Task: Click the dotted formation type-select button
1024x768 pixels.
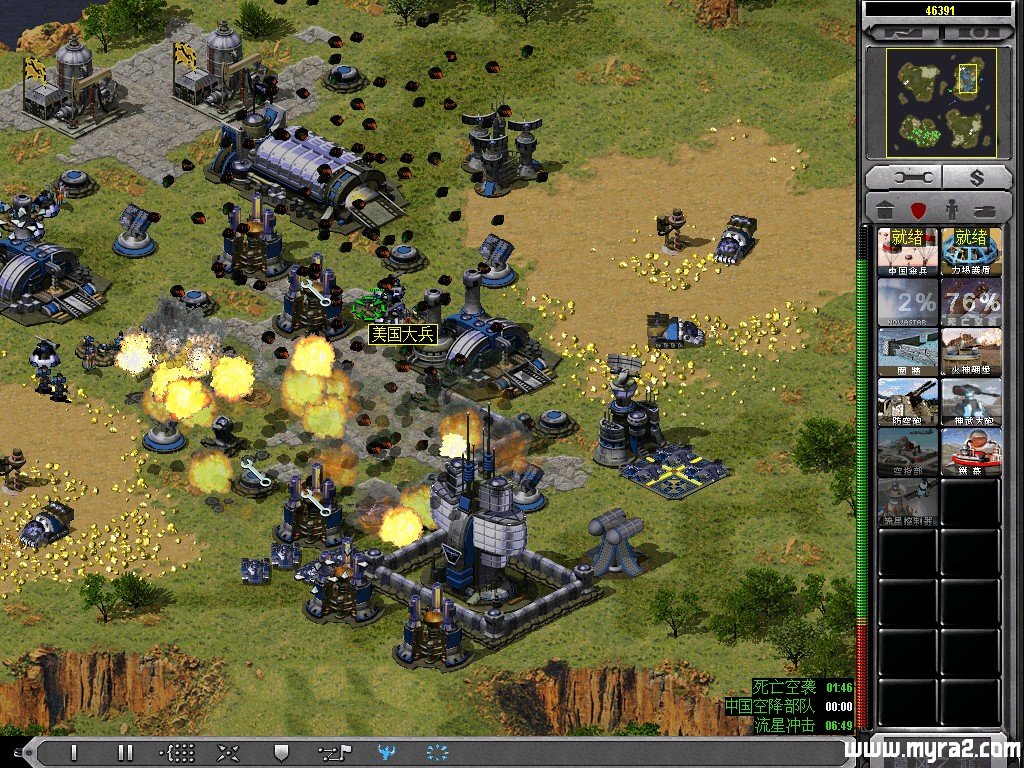Action: [x=177, y=752]
